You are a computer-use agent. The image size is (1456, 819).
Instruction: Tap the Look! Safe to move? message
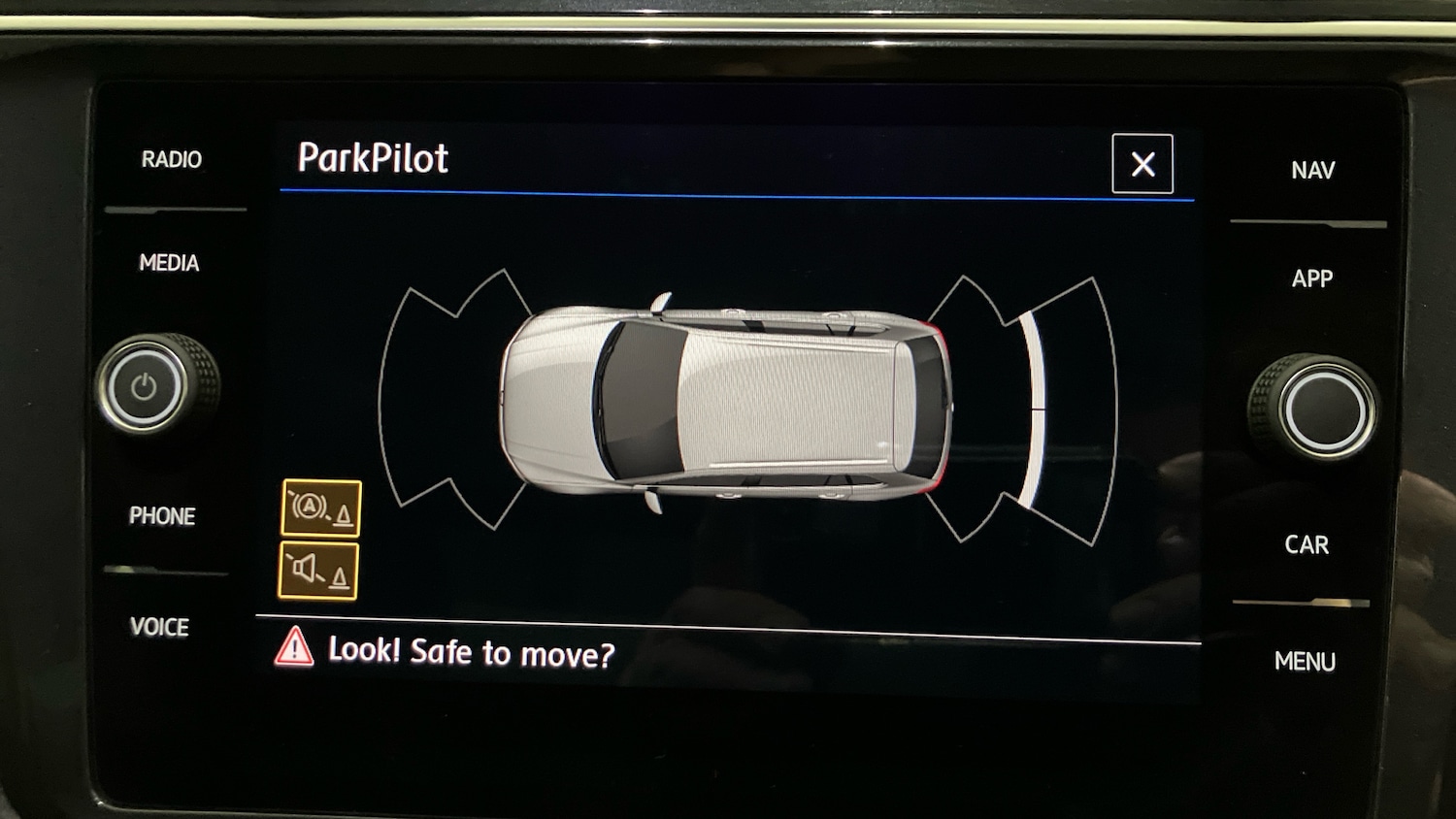471,652
